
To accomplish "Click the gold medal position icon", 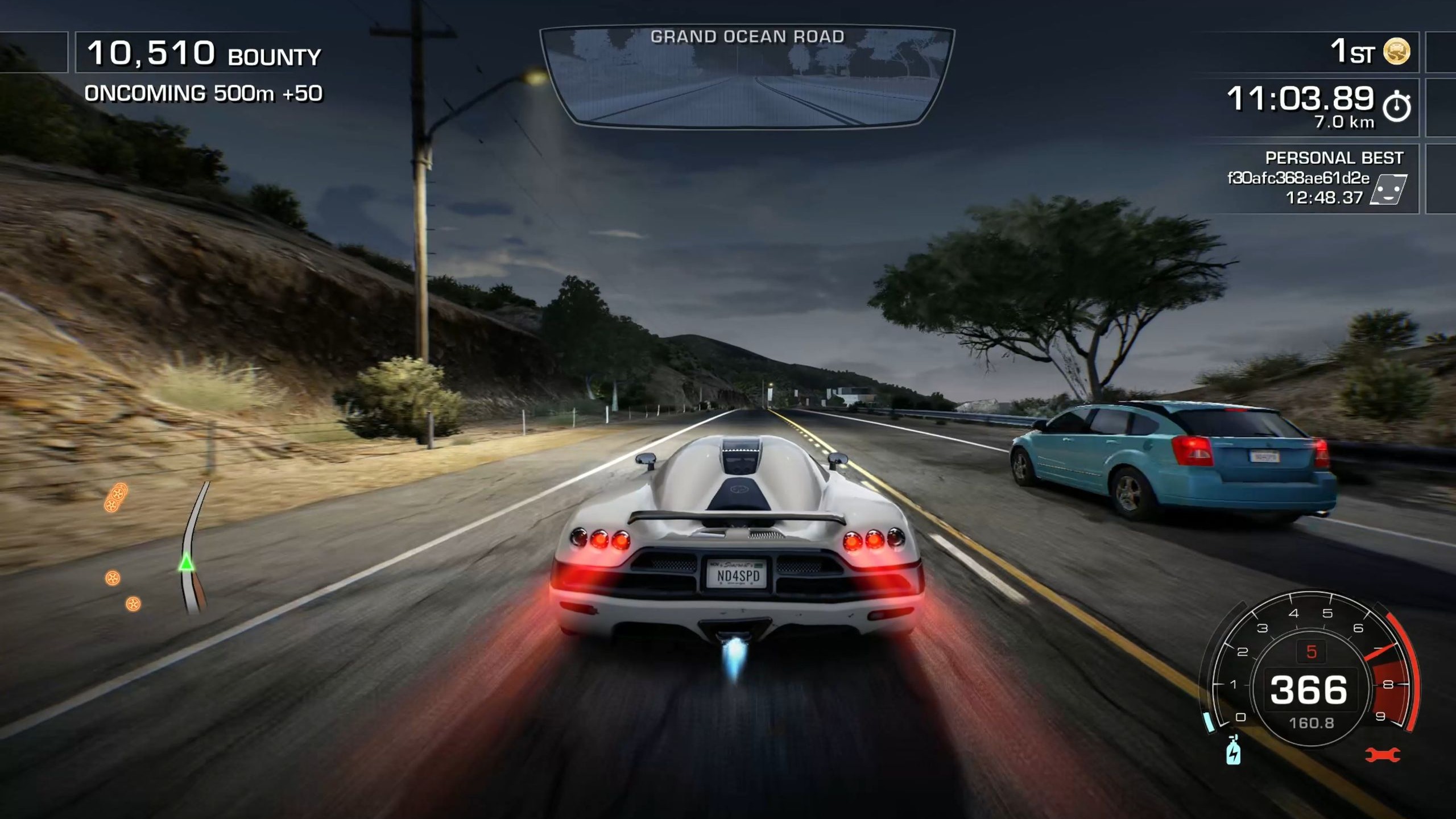I will [1396, 52].
